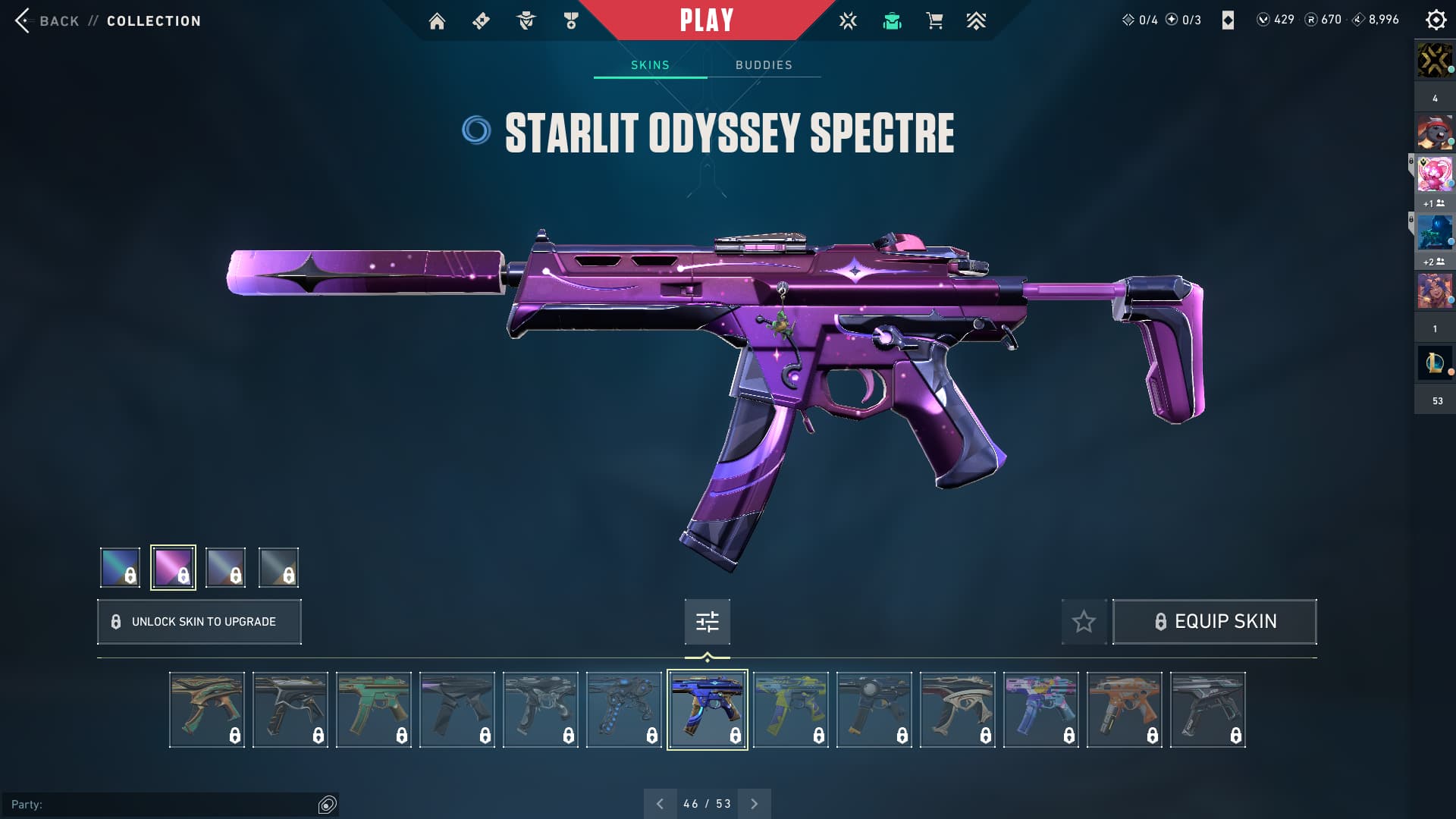
Task: Select the pastel multicolor Spectre thumbnail
Action: tap(1040, 710)
